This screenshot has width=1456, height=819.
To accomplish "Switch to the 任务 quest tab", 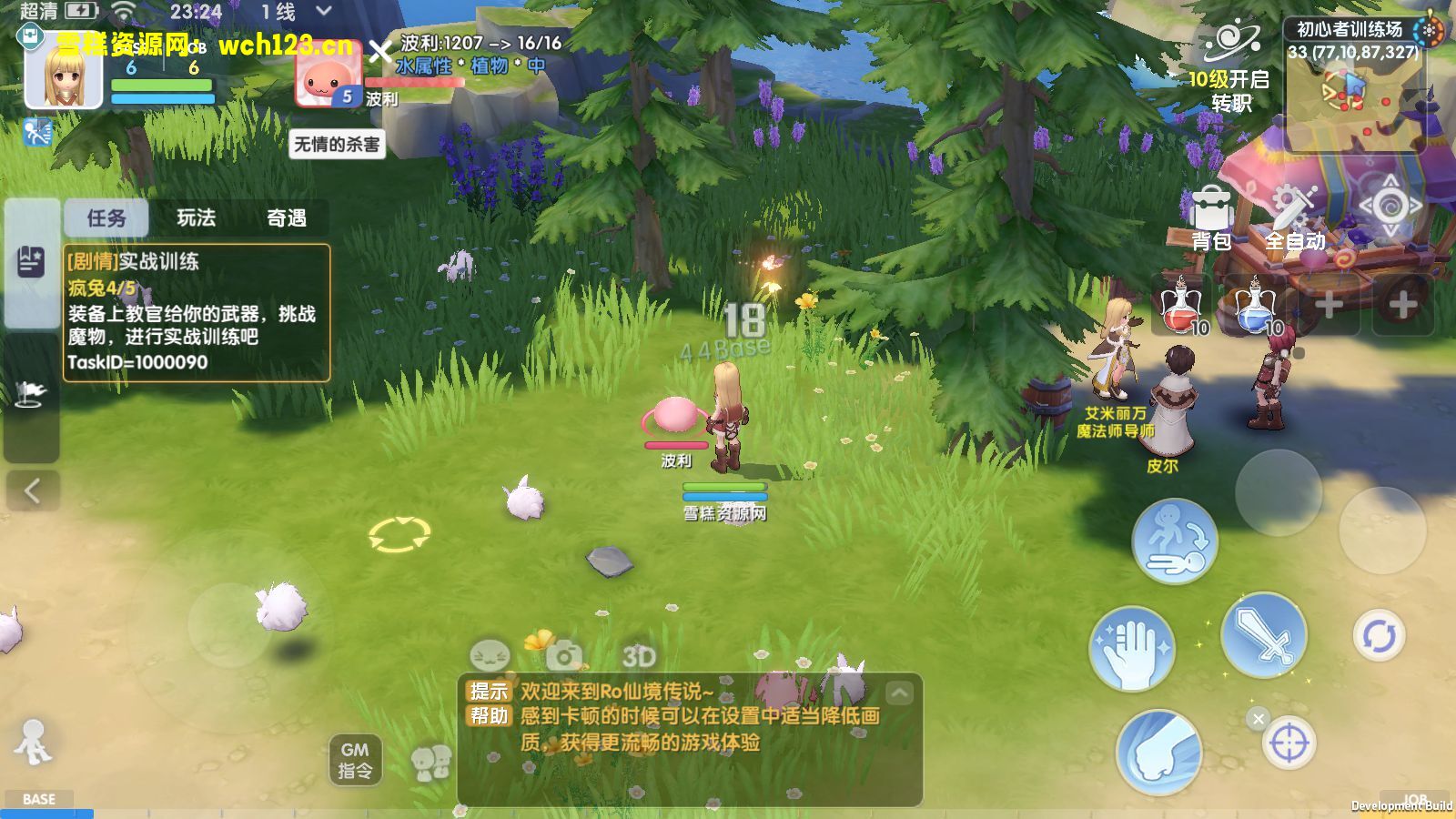I will 106,218.
